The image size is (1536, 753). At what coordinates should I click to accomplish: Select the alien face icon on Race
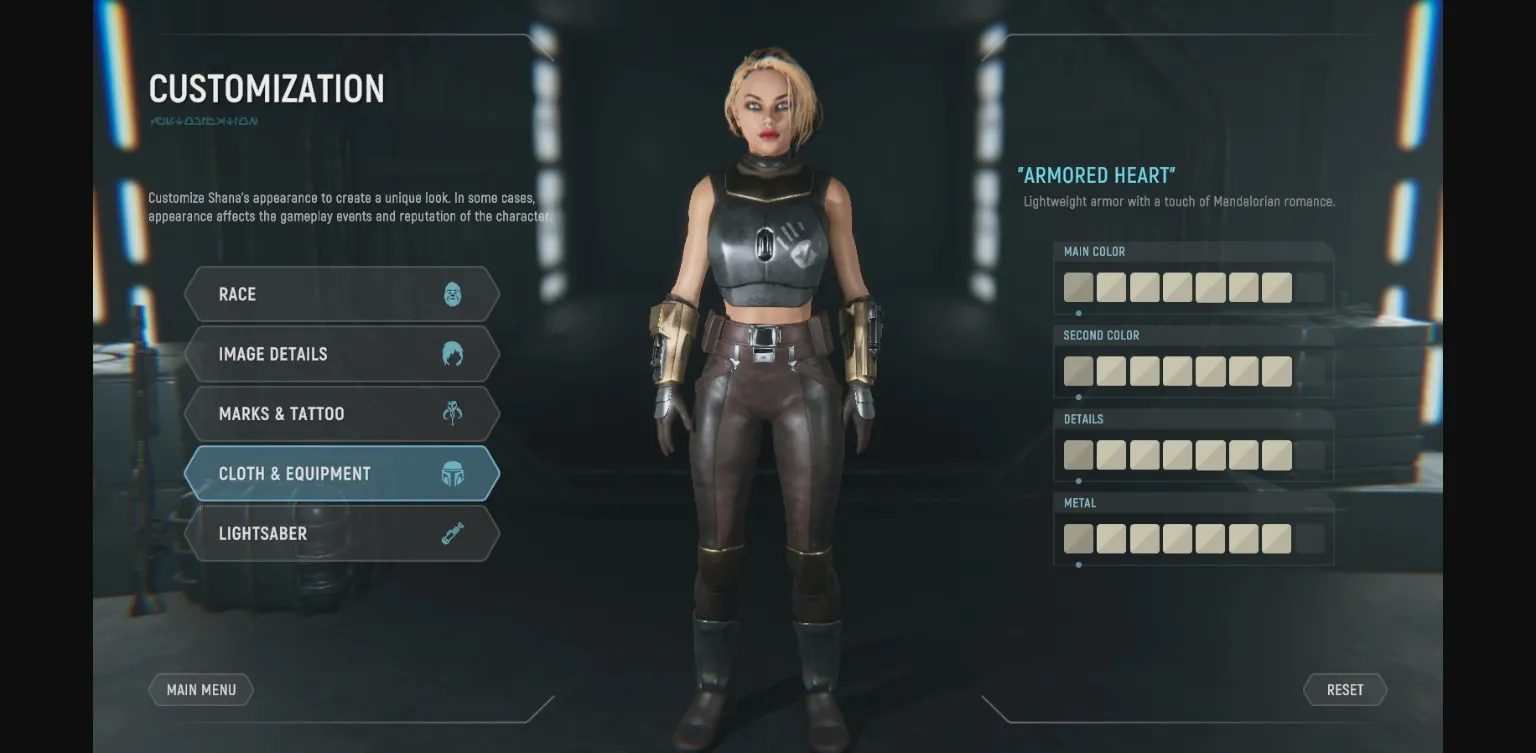coord(453,293)
